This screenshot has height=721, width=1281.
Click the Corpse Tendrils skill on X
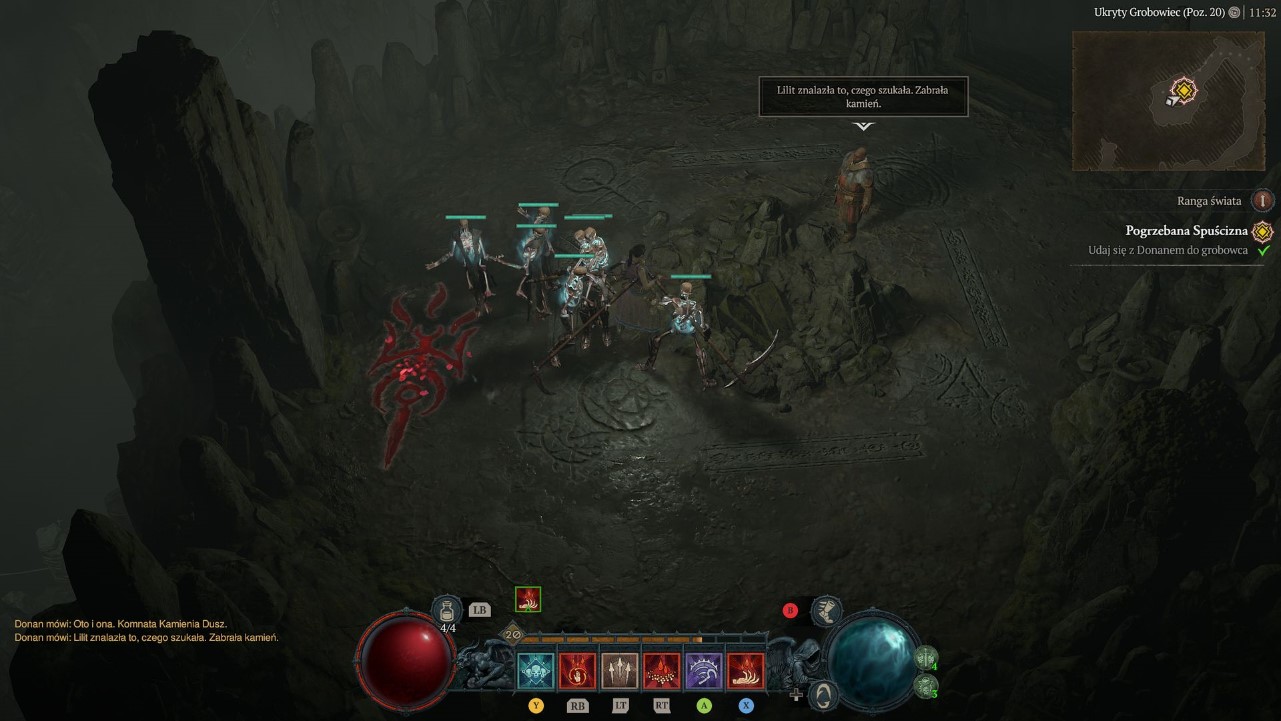(745, 670)
